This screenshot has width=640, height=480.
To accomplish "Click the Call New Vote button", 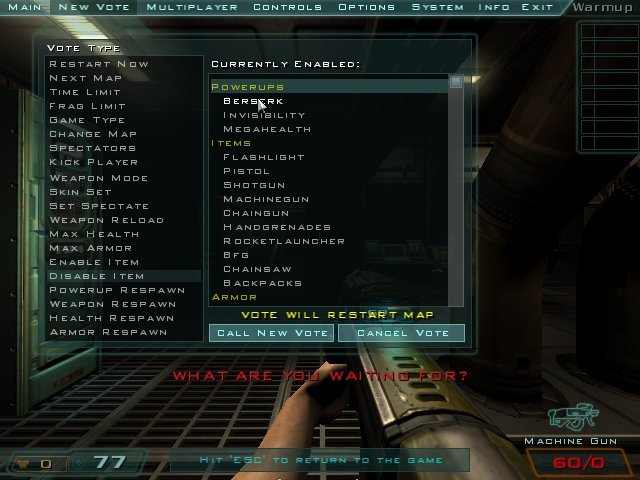I will tap(271, 333).
